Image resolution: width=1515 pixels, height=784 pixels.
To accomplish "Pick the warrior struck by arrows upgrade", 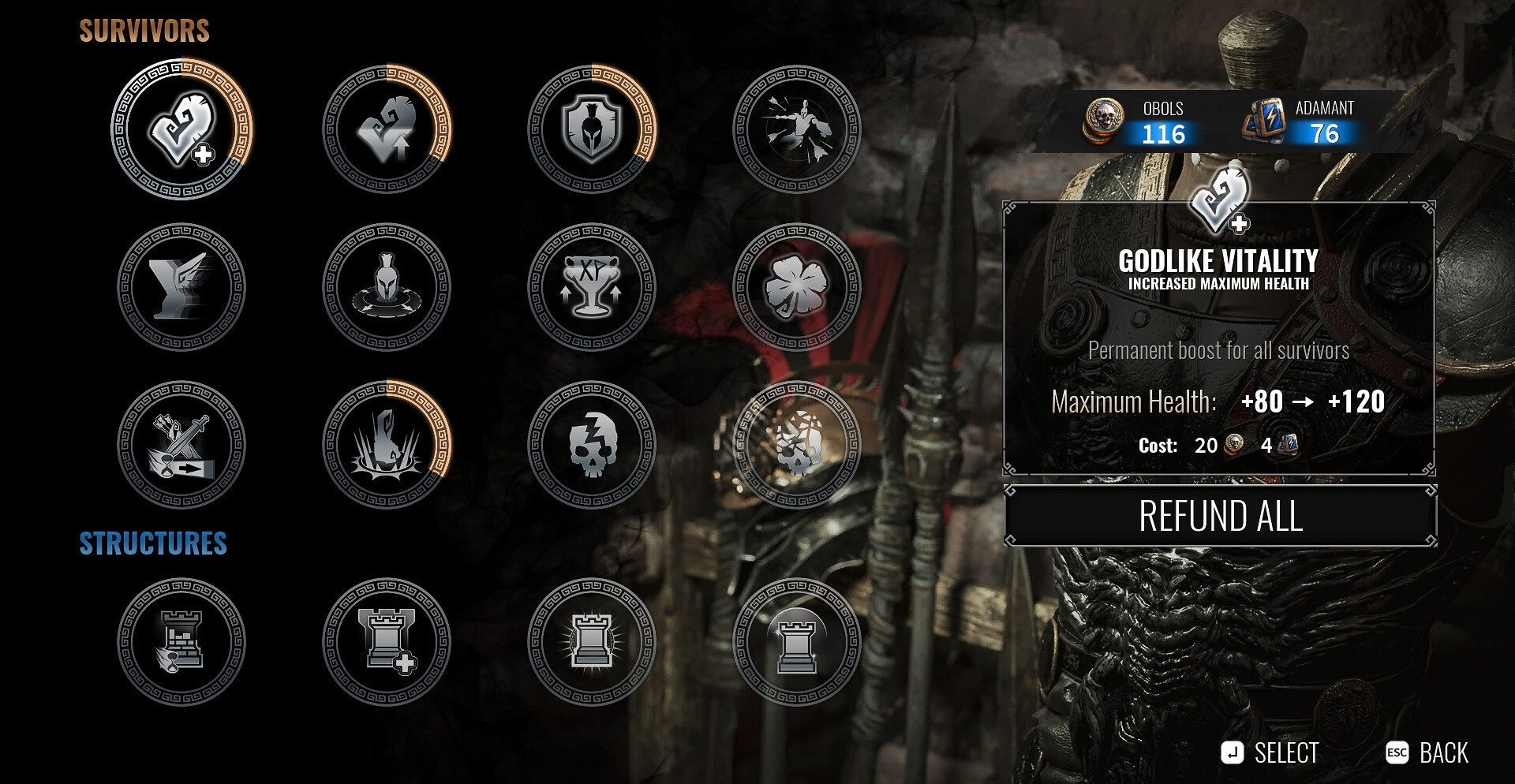I will point(797,129).
